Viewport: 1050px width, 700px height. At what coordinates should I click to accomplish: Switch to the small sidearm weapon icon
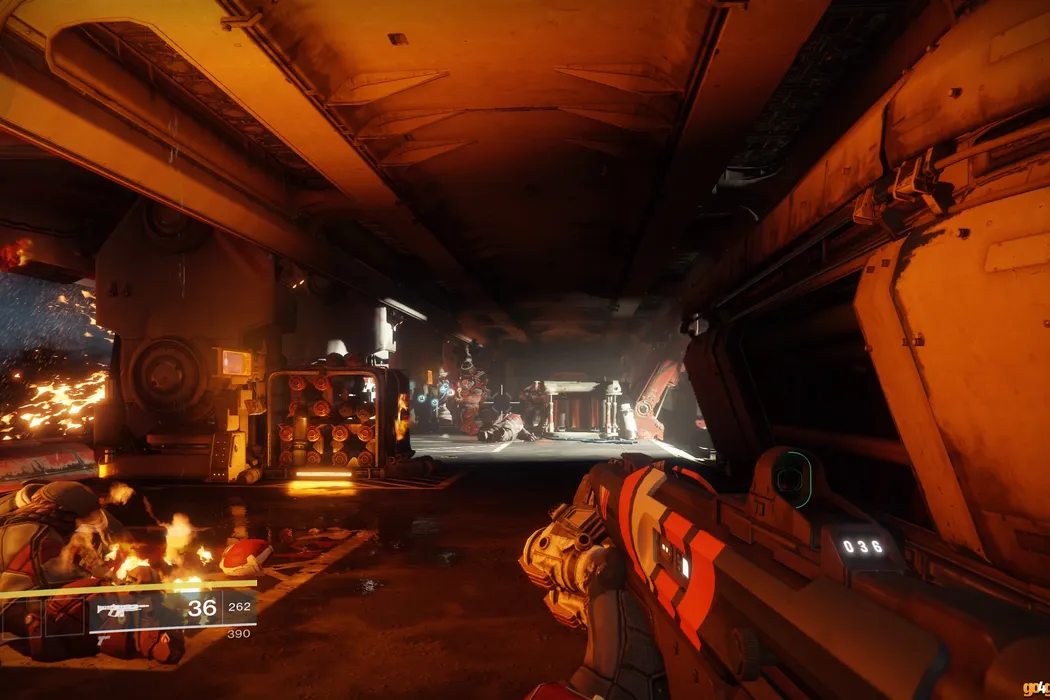pyautogui.click(x=103, y=640)
